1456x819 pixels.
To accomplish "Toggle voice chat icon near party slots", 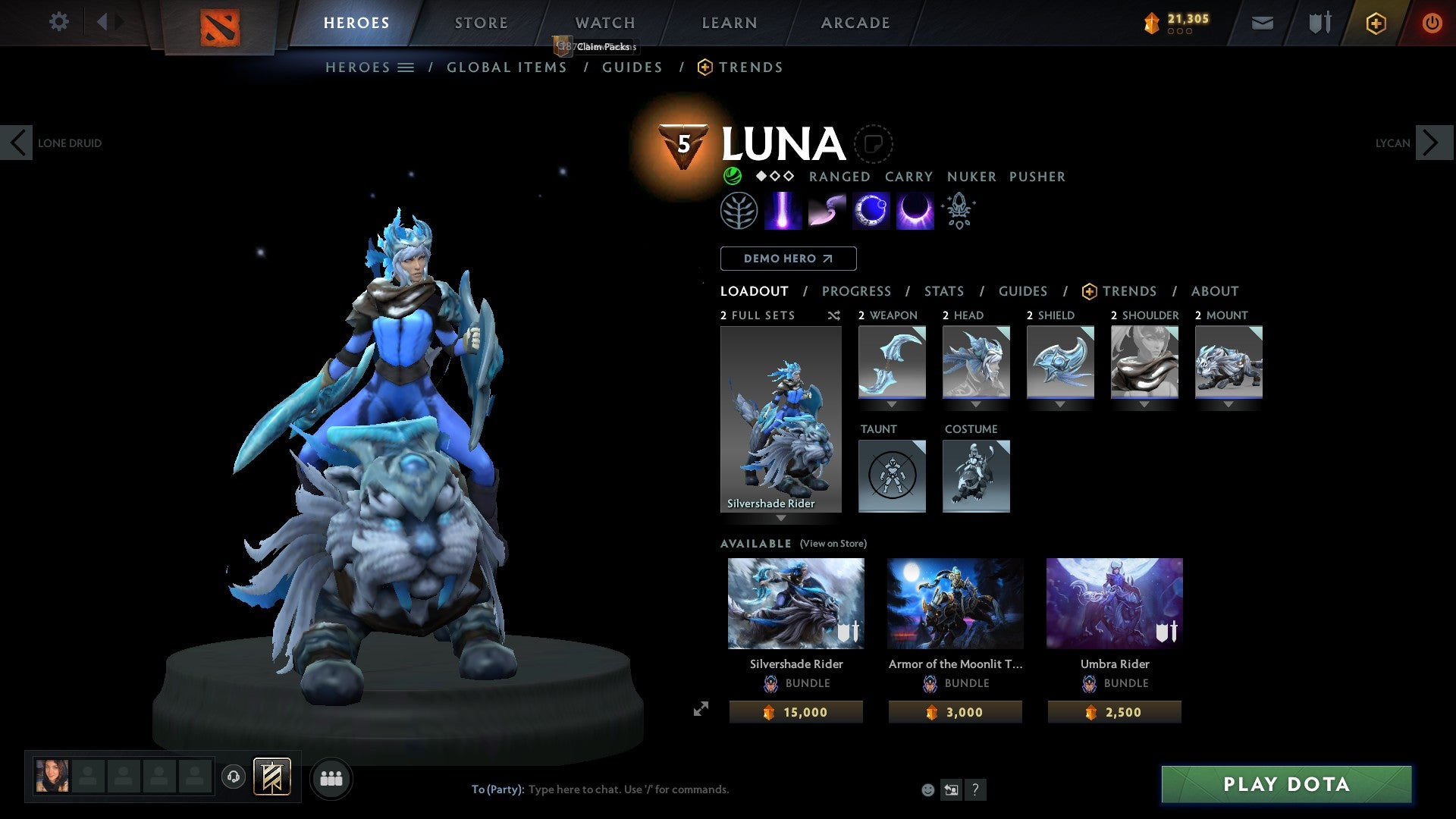I will click(x=234, y=778).
